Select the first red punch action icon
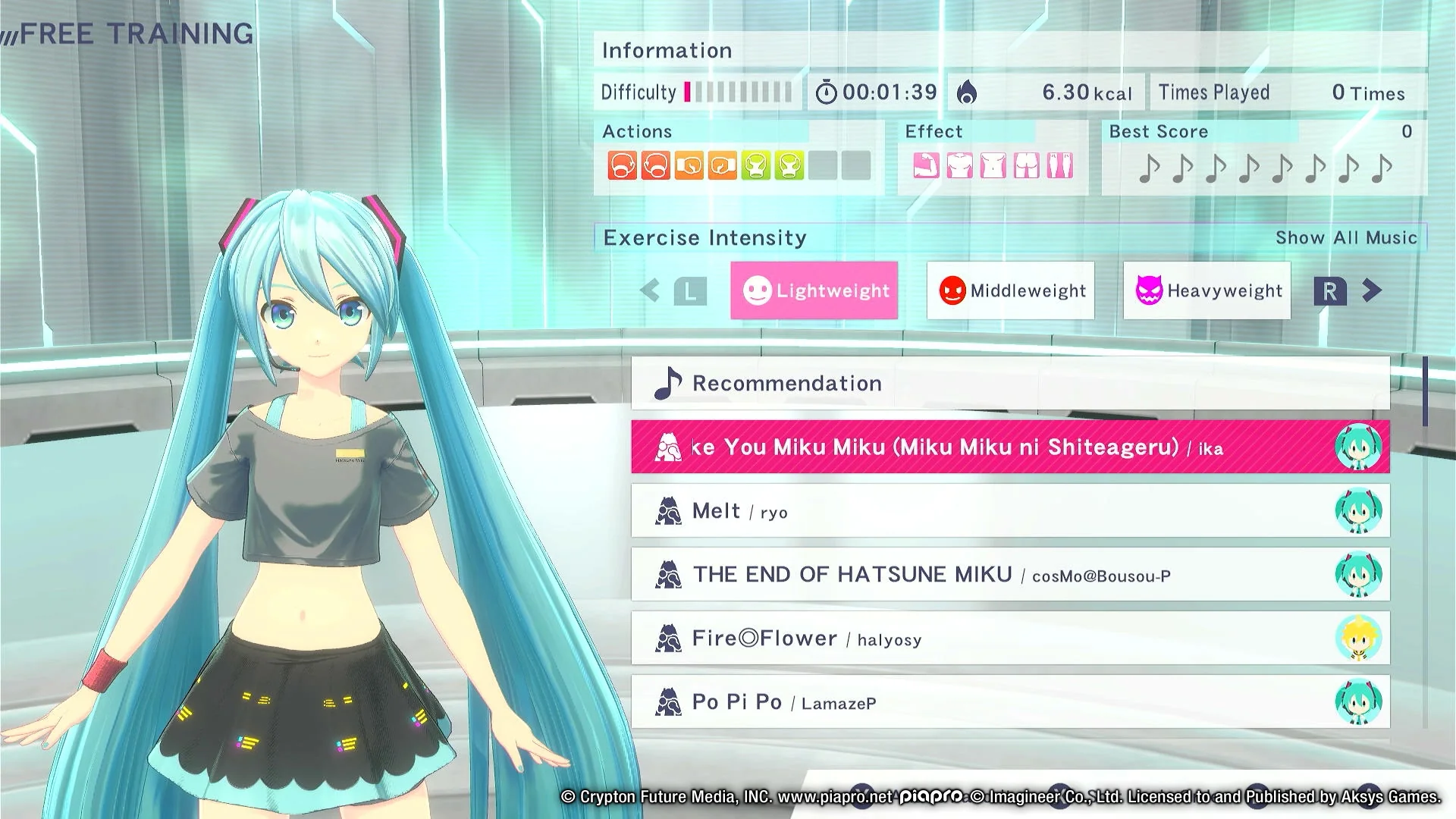 pyautogui.click(x=622, y=165)
